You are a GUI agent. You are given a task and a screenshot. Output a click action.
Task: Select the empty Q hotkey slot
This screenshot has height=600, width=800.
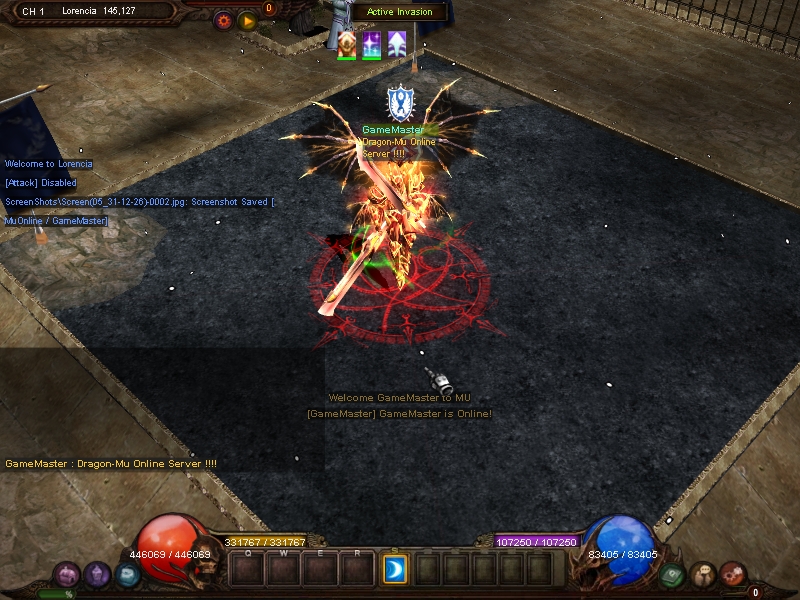247,569
